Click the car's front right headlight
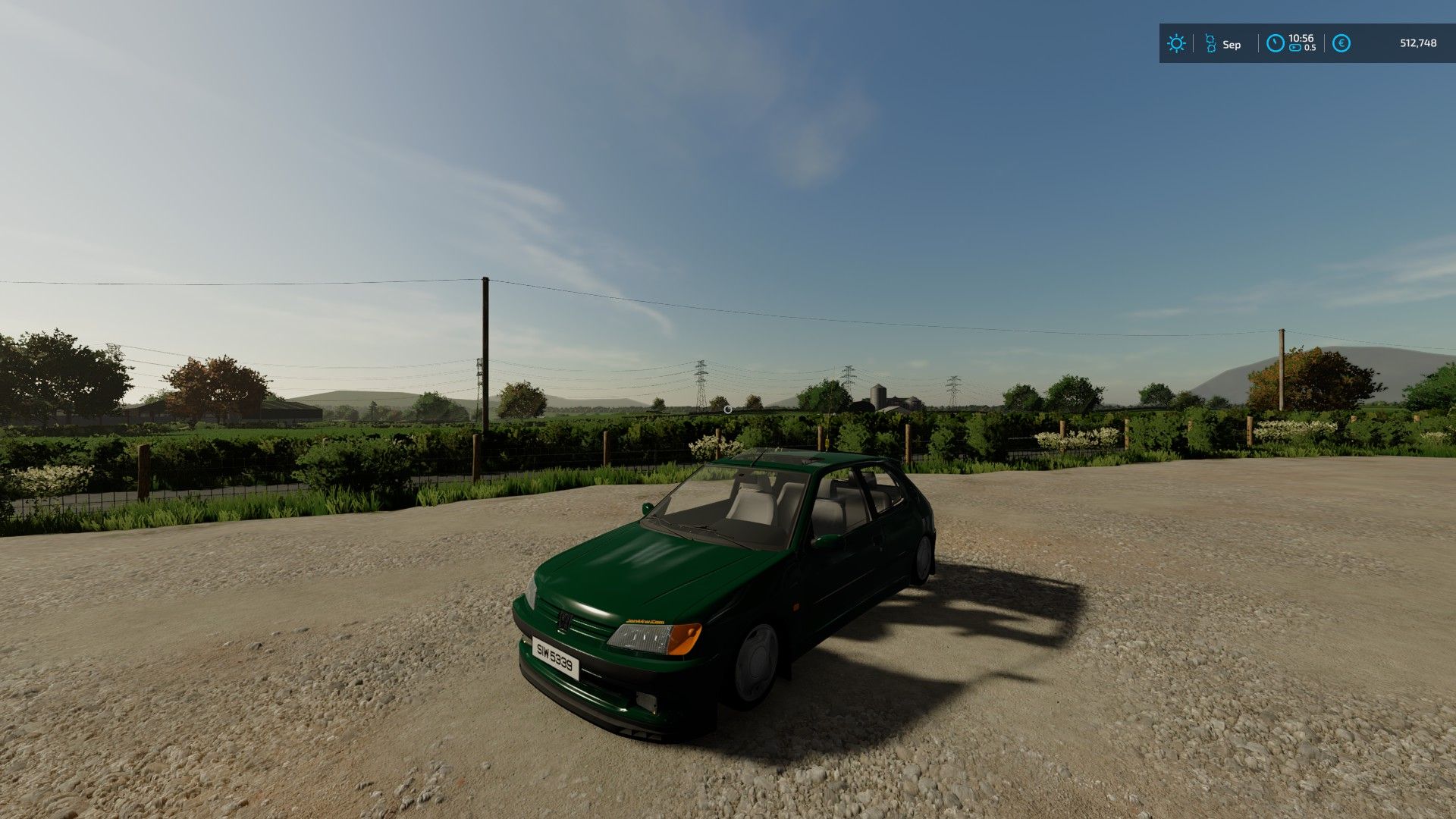The image size is (1456, 819). tap(639, 638)
